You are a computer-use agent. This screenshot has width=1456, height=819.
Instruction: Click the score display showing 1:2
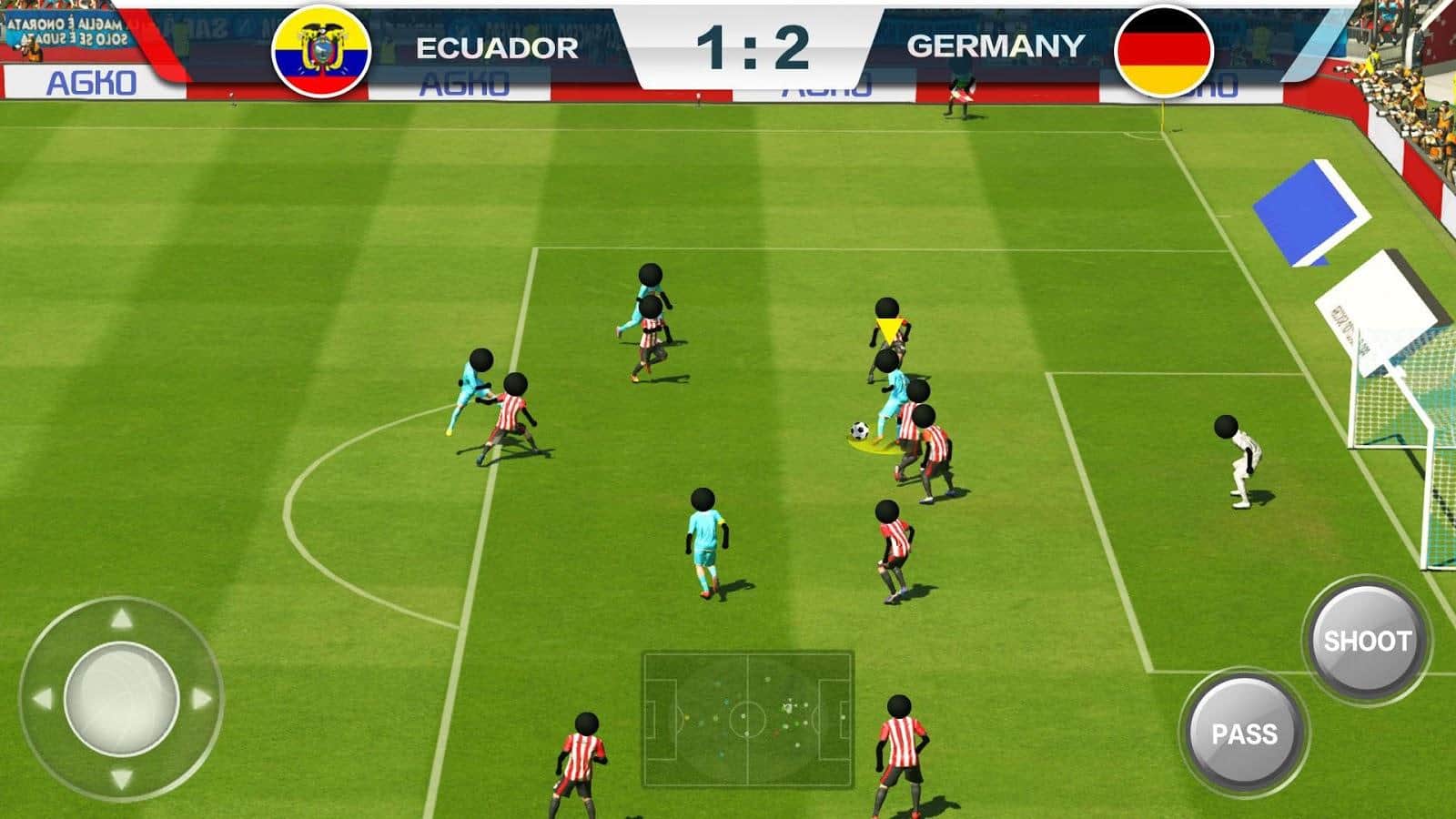[x=753, y=43]
